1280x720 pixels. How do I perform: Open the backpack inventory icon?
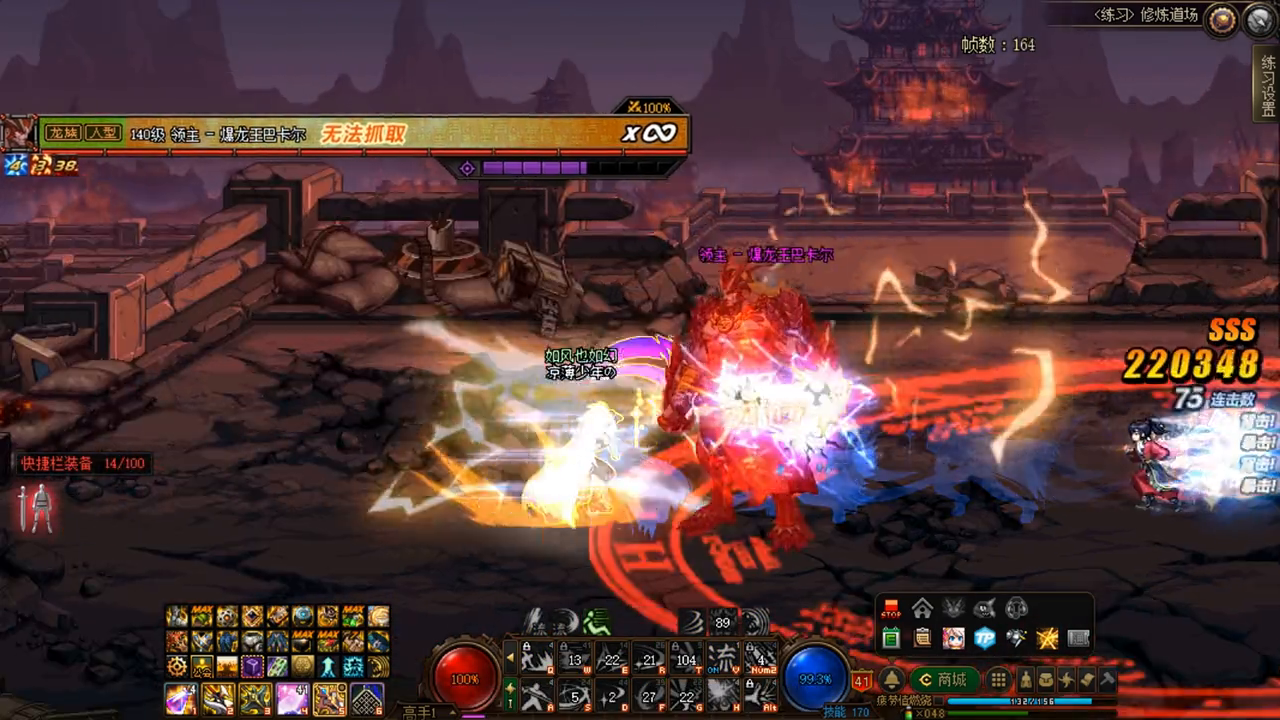click(1045, 680)
